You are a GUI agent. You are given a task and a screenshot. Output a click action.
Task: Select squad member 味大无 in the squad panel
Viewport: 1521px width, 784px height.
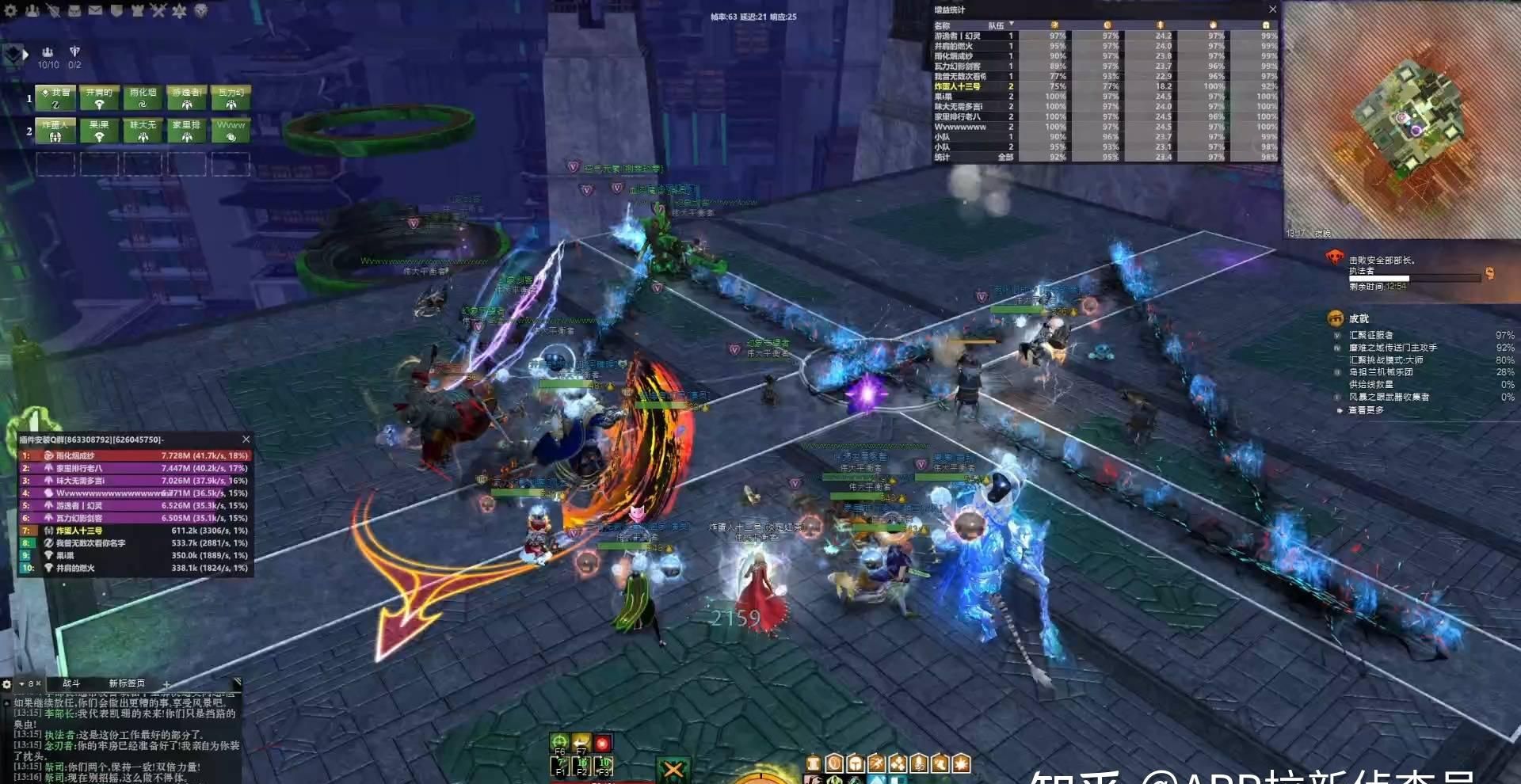143,130
